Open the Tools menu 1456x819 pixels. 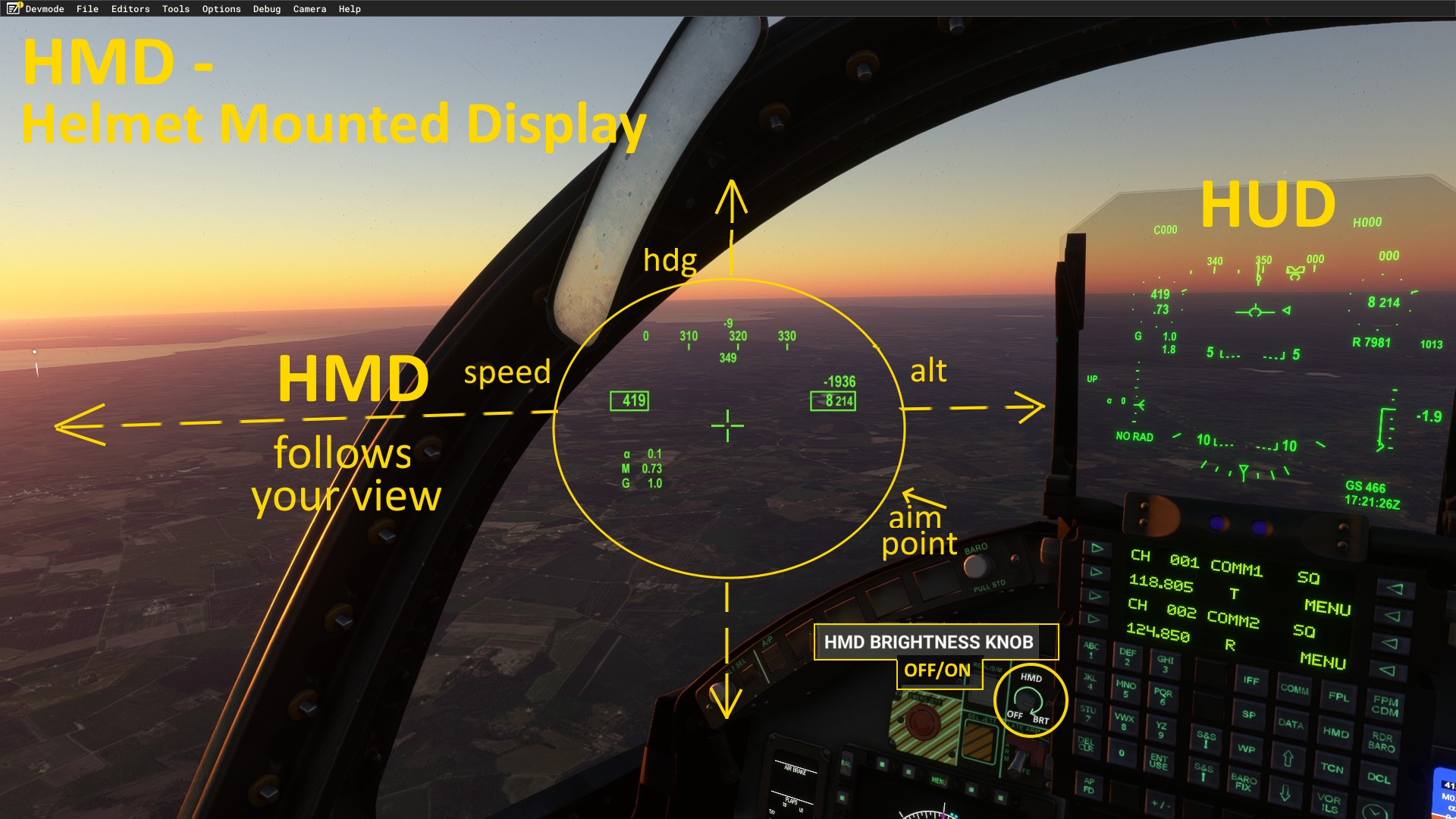click(175, 9)
